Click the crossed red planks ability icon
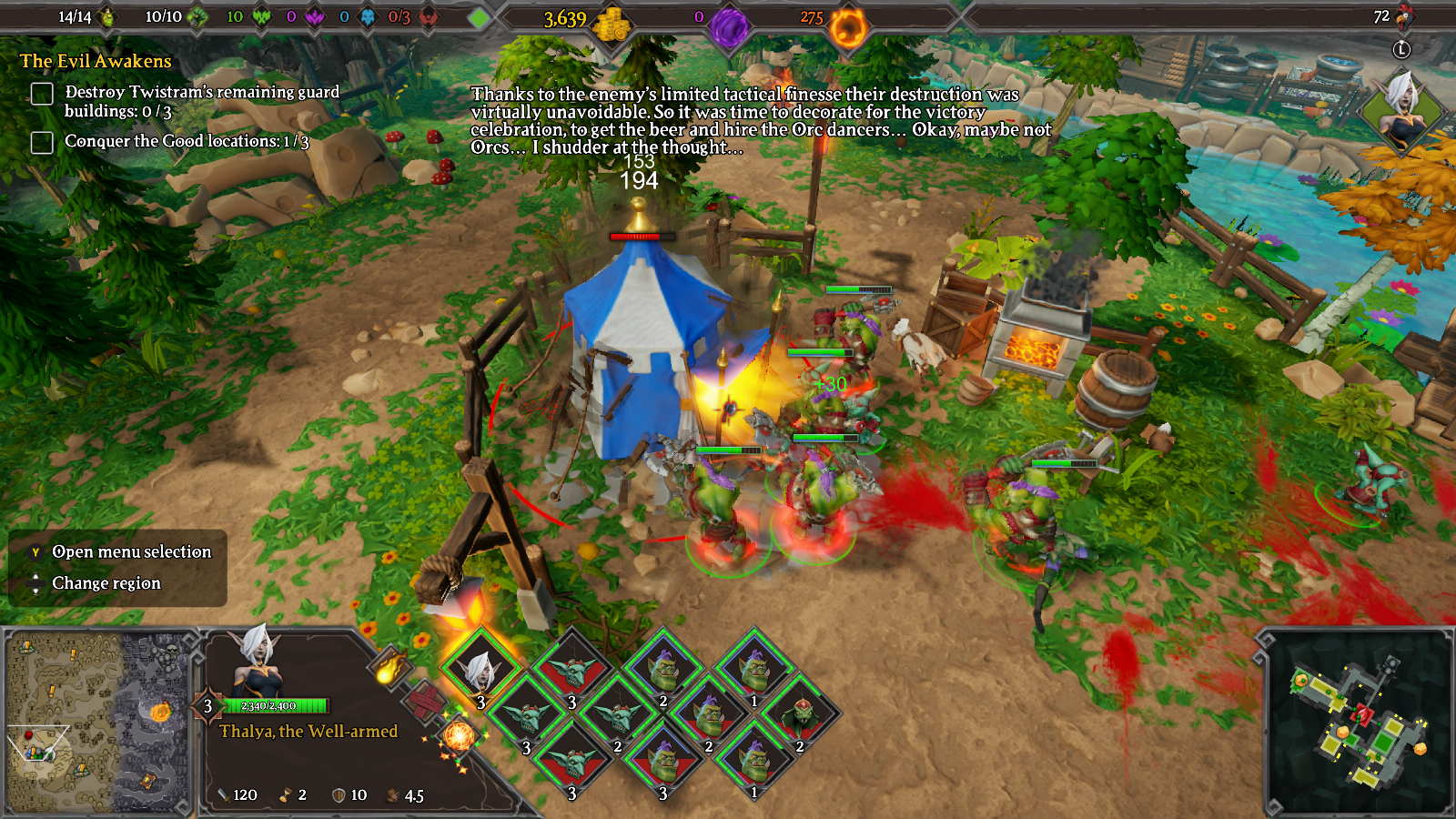1456x819 pixels. (424, 701)
